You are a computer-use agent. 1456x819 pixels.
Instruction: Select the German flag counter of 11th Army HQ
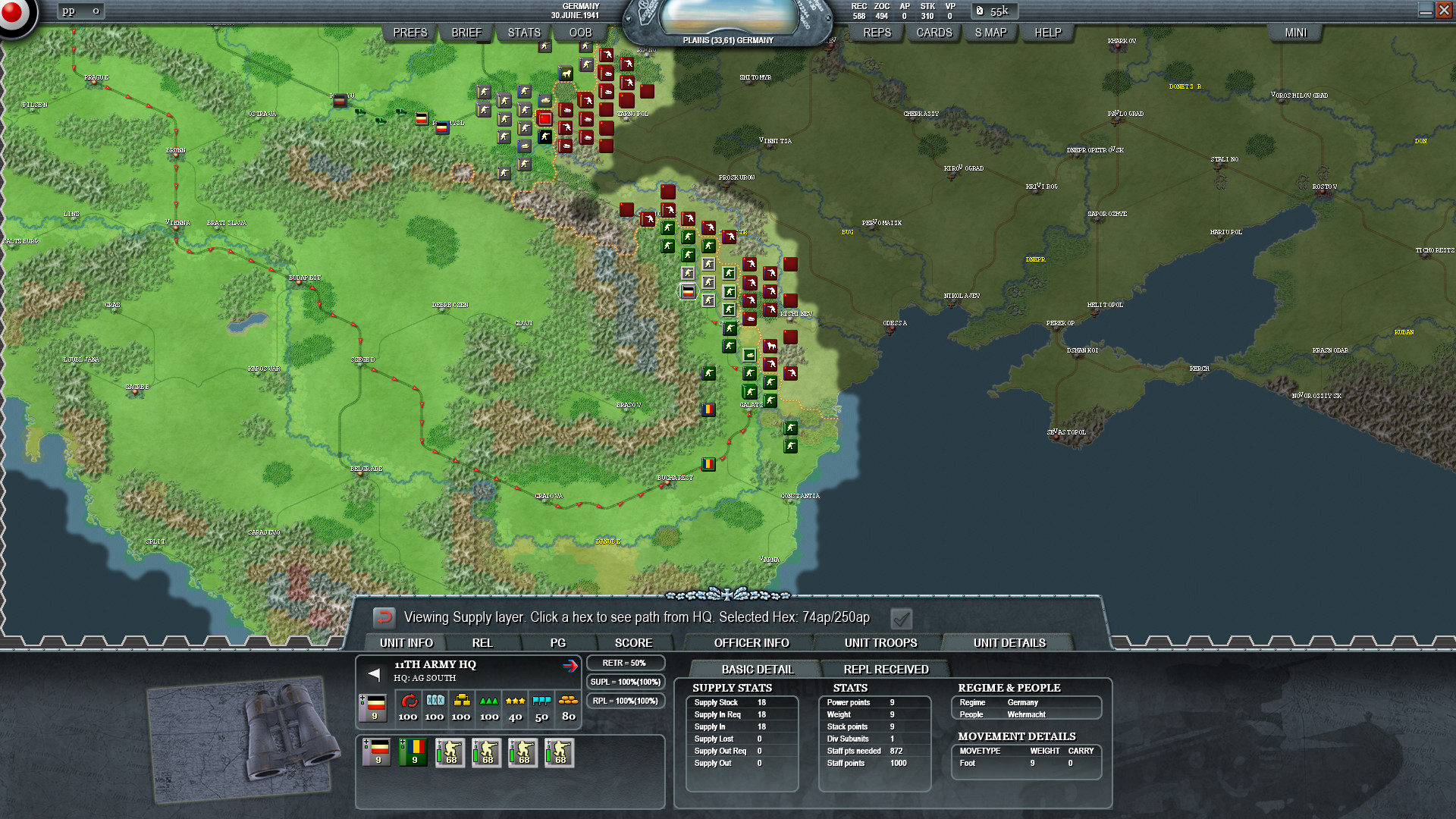tap(373, 705)
